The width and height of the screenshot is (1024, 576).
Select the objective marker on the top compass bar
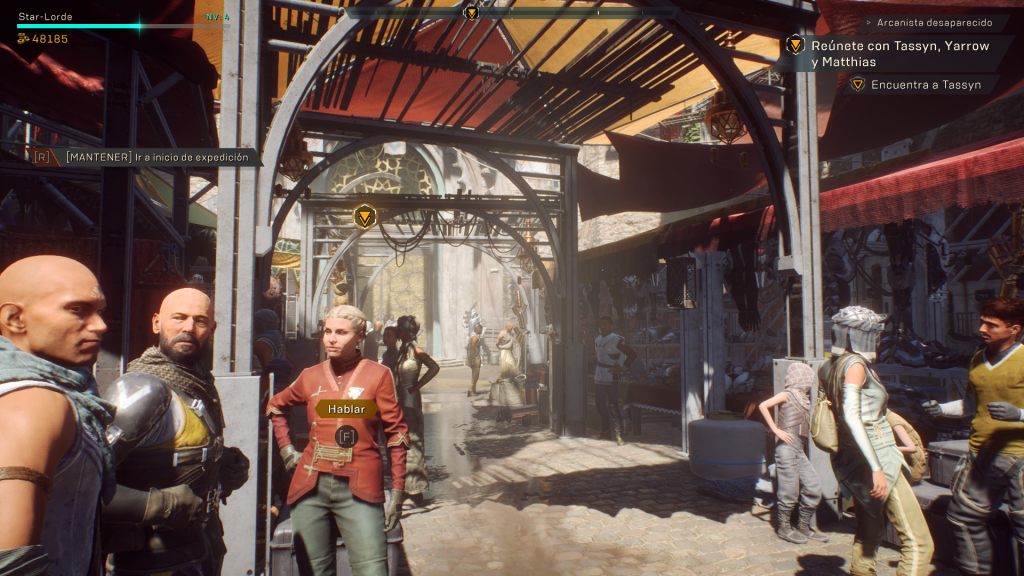[471, 12]
